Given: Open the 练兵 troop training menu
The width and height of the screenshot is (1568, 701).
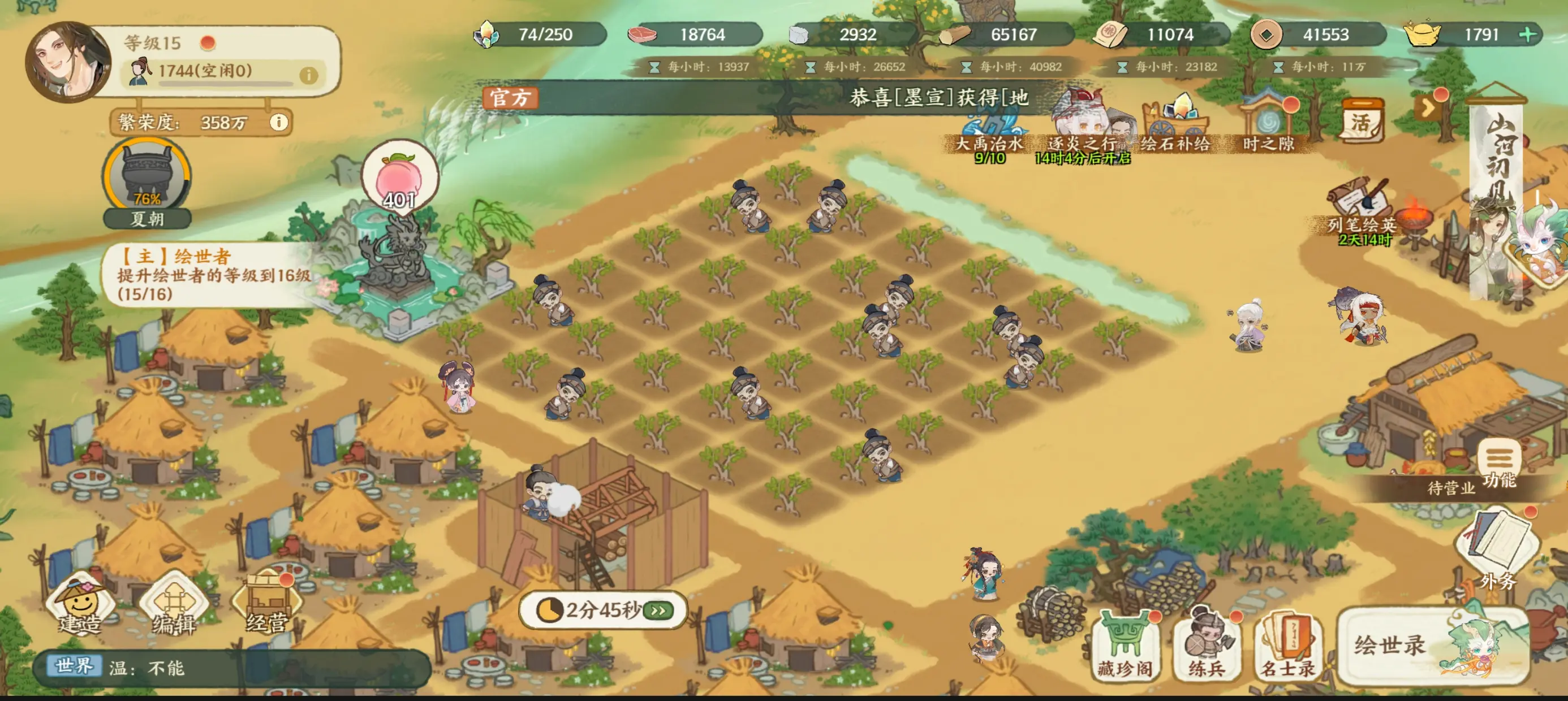Looking at the screenshot, I should point(1206,646).
